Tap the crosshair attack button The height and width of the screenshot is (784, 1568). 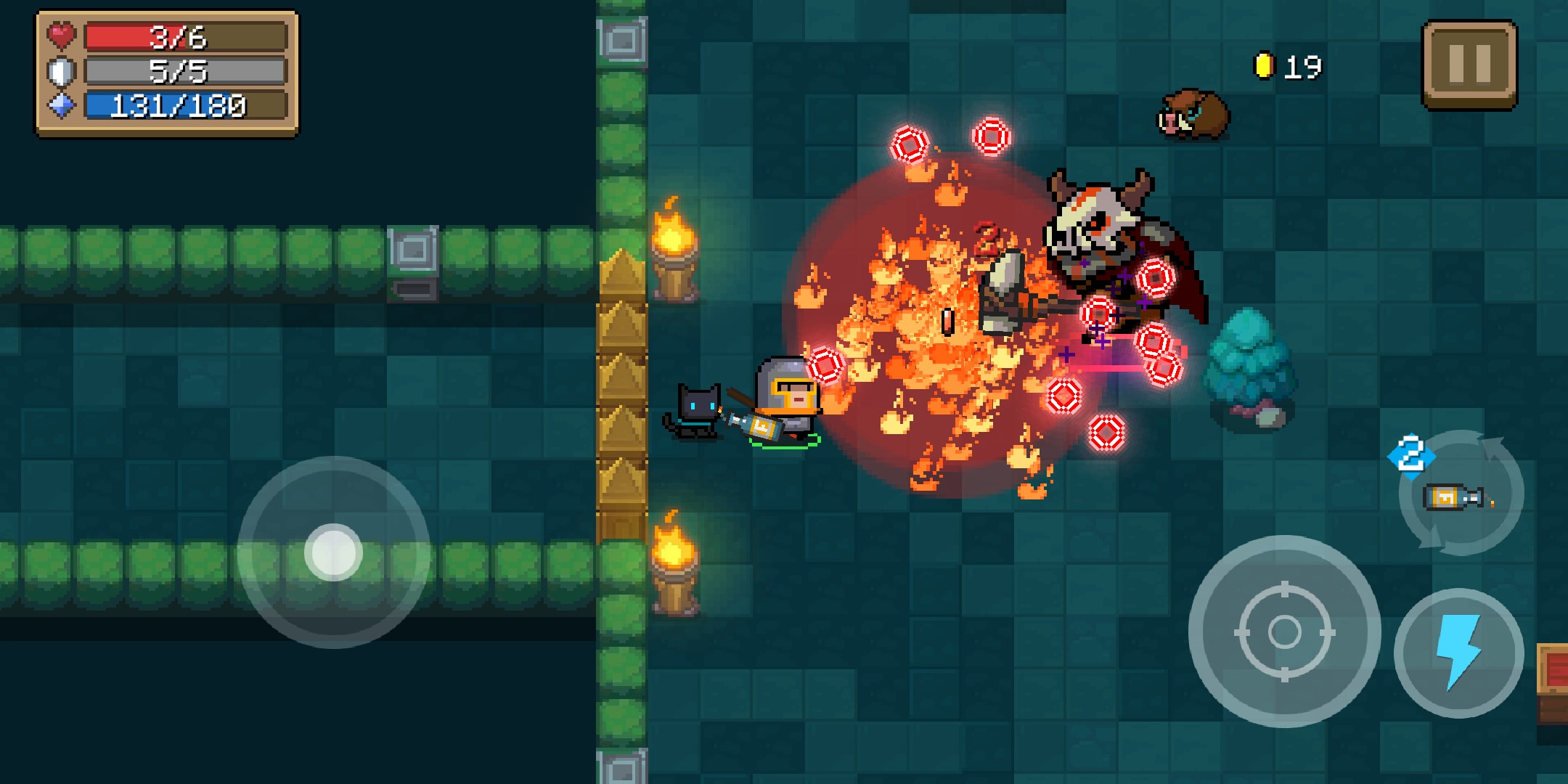1284,632
